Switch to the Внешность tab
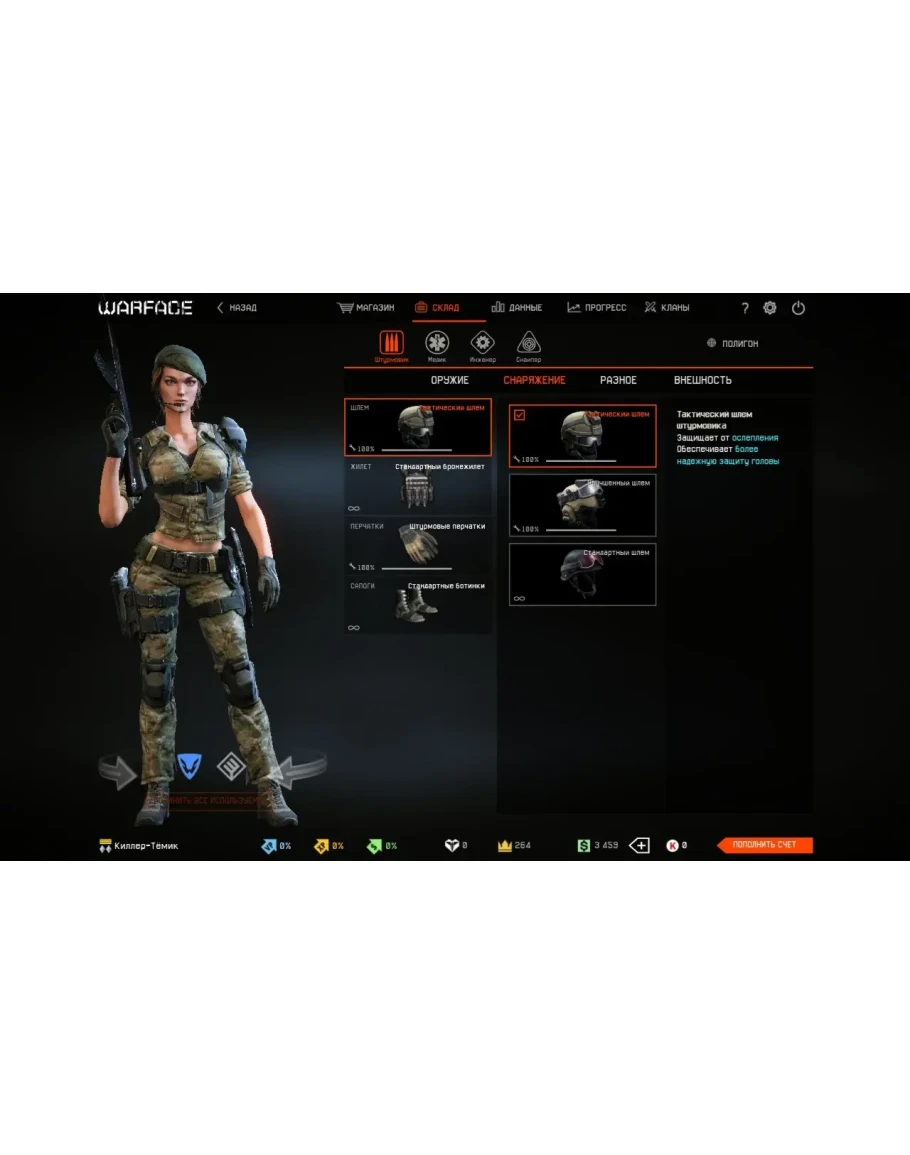910x1155 pixels. pyautogui.click(x=702, y=380)
